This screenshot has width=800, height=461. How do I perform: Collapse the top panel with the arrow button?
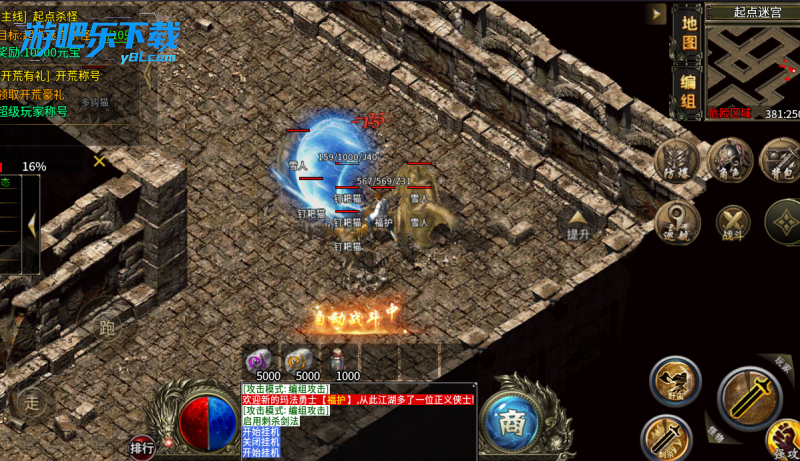[656, 14]
